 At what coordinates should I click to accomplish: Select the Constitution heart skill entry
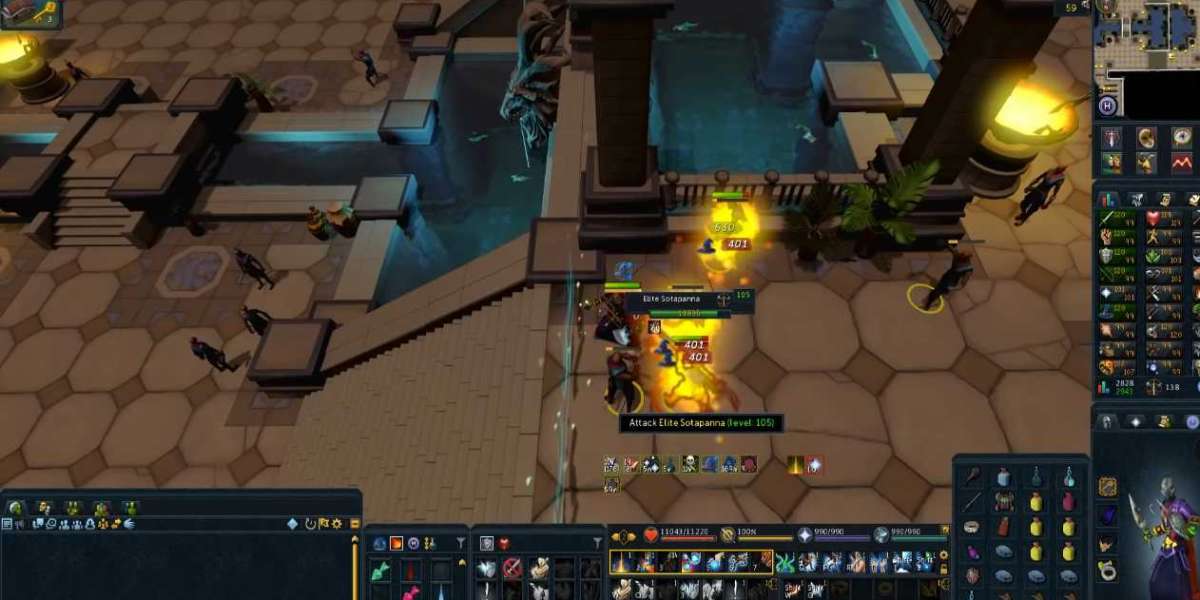[x=1154, y=218]
